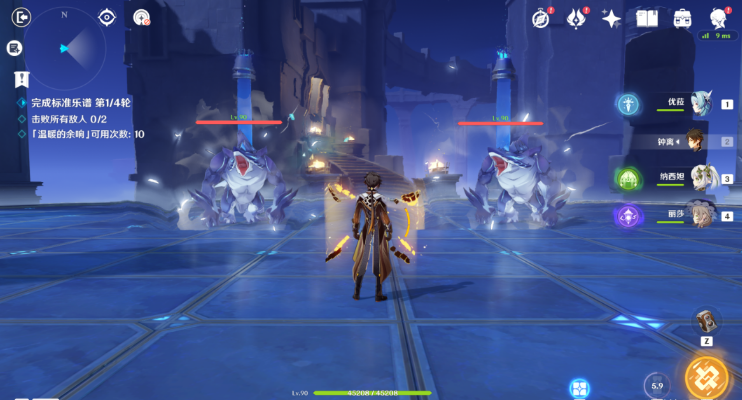Select active character 钟离 in the party list
This screenshot has width=742, height=400.
697,141
